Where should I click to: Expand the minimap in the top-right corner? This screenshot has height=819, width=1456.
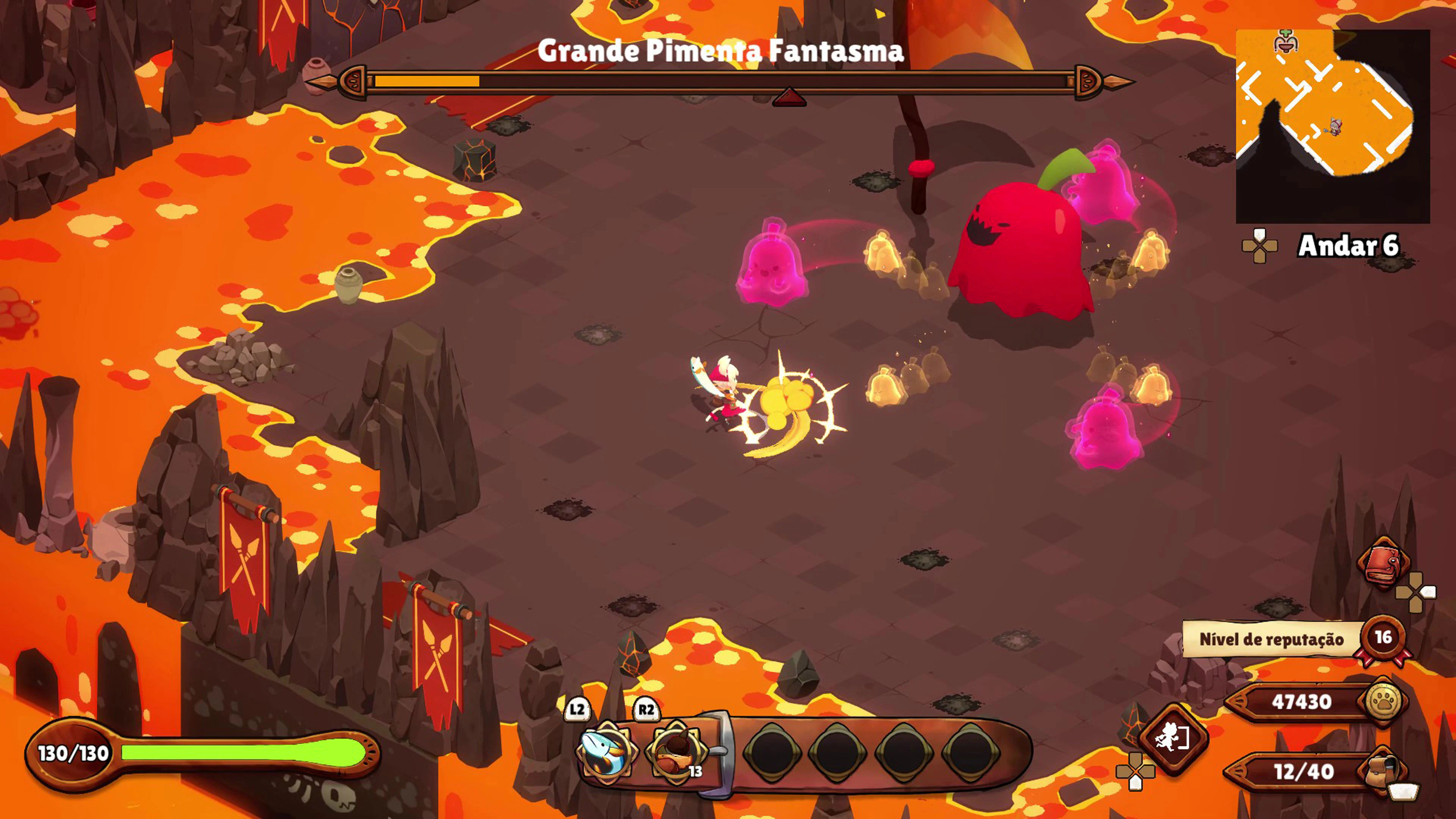pos(1333,121)
